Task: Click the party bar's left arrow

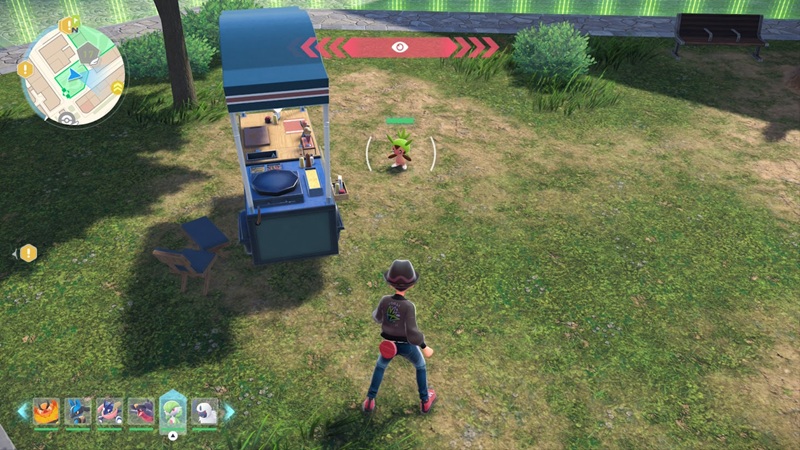Action: pos(22,410)
